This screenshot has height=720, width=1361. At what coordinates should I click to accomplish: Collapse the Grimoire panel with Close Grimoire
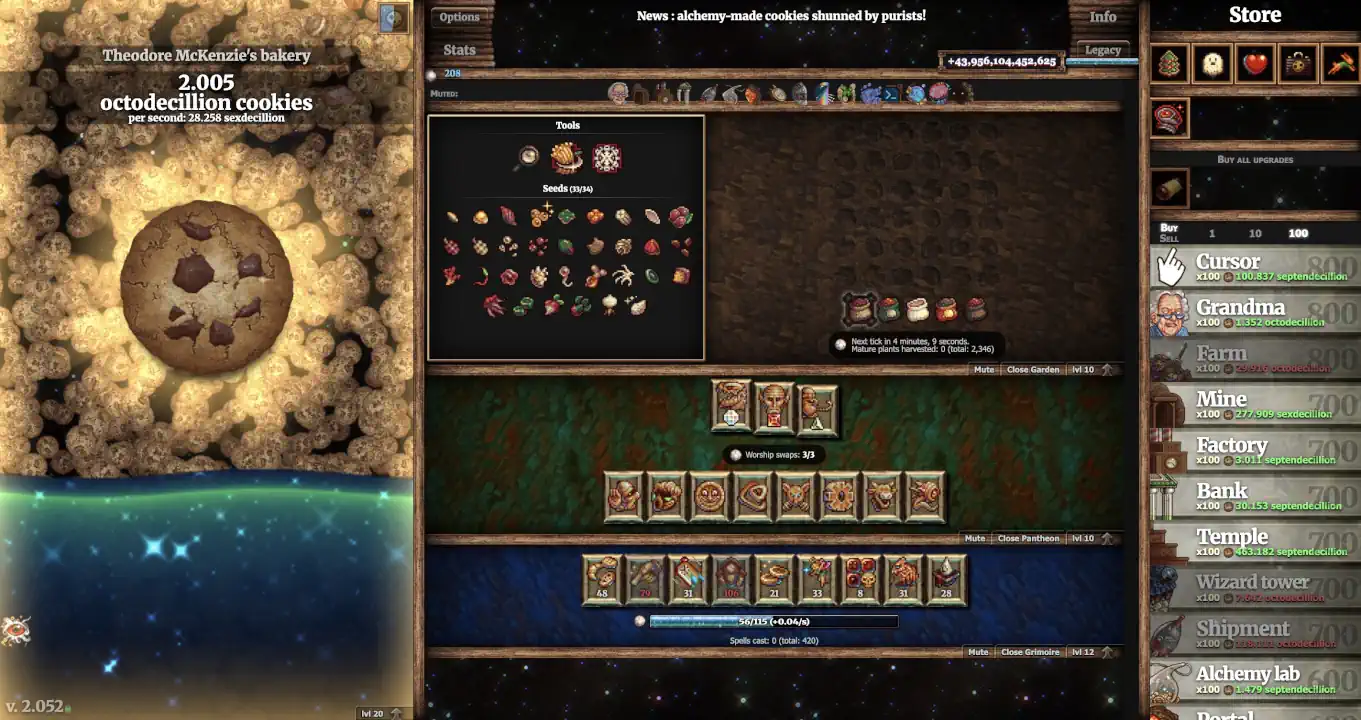click(x=1030, y=651)
